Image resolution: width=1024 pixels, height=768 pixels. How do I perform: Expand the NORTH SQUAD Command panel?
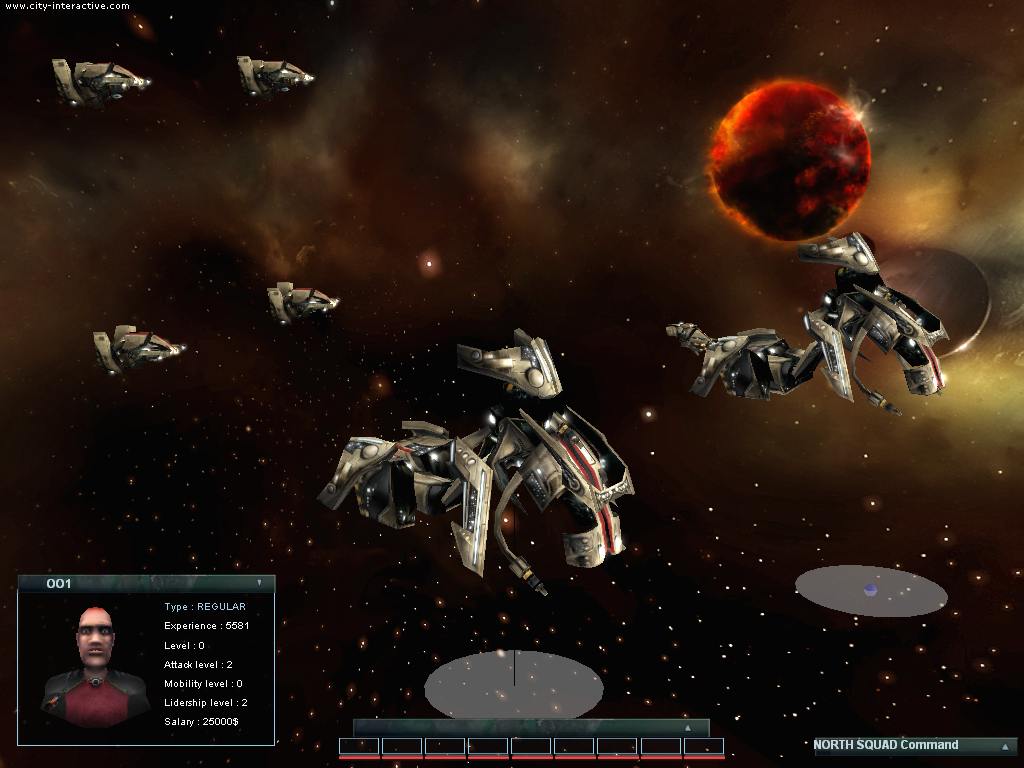[x=1004, y=746]
